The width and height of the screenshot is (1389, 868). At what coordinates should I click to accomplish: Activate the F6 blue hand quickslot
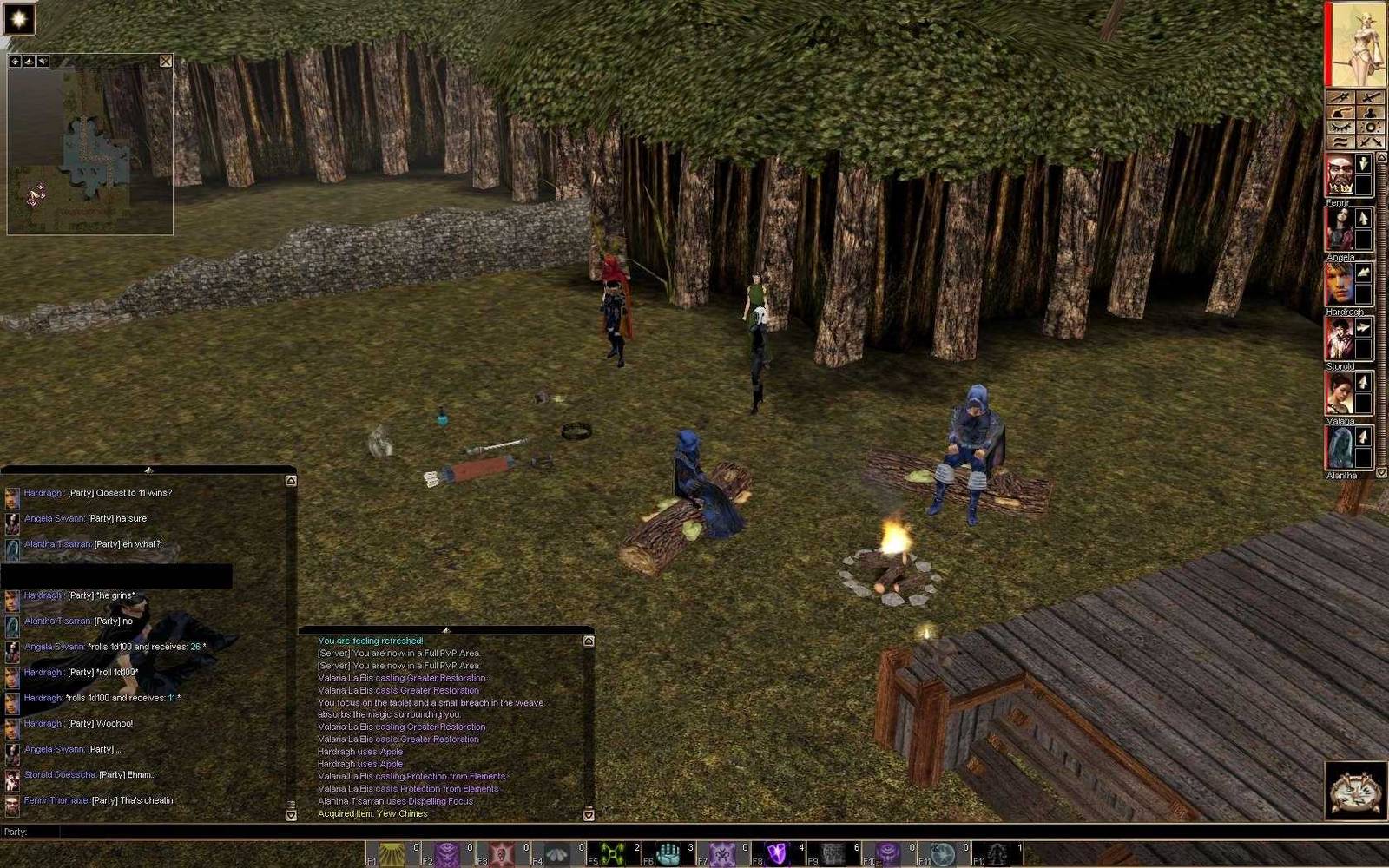(668, 854)
